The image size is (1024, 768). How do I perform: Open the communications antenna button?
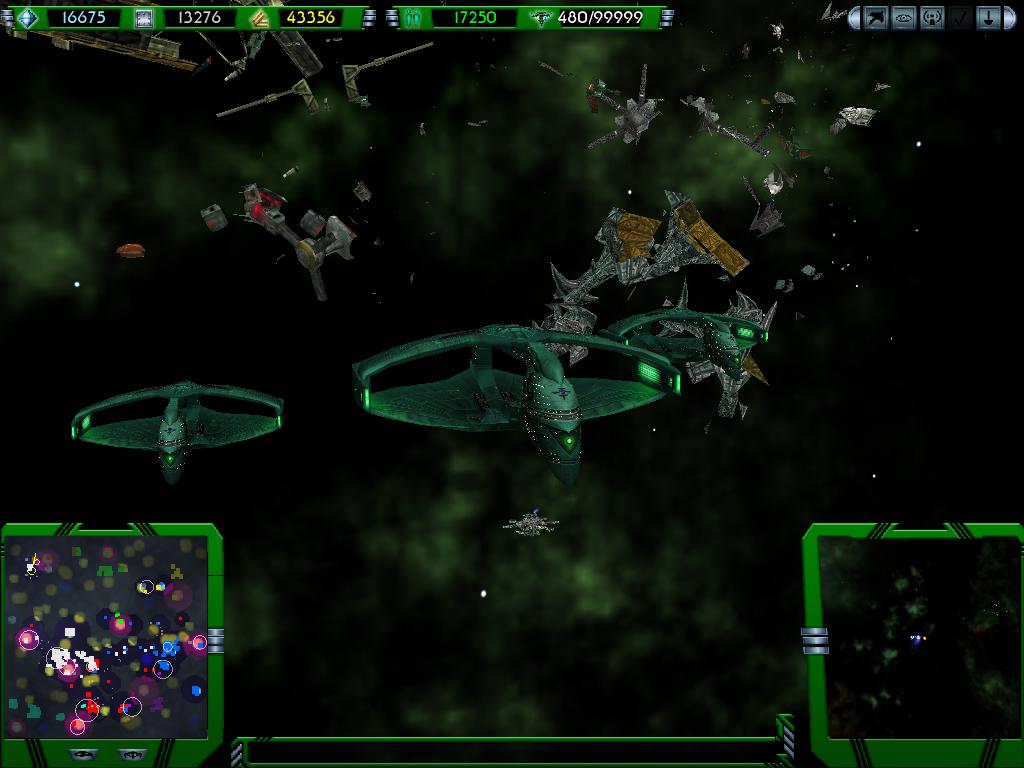click(932, 17)
